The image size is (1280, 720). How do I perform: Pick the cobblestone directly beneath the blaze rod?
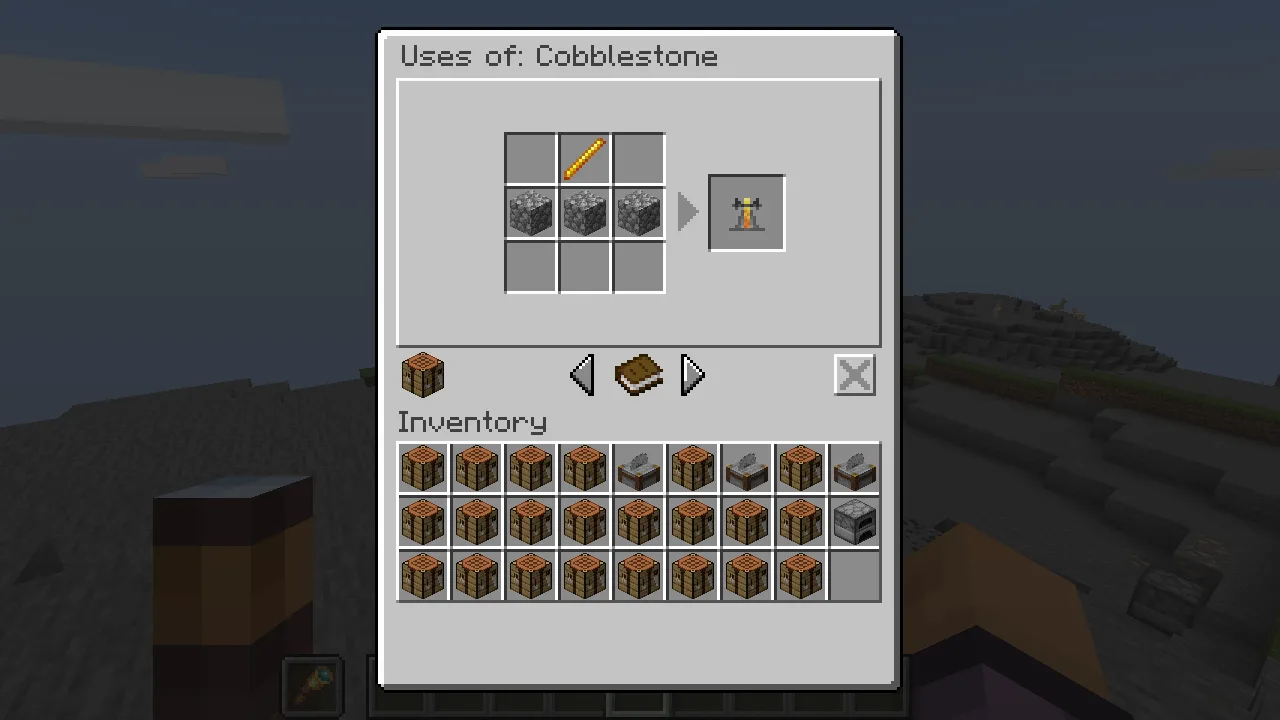tap(585, 214)
